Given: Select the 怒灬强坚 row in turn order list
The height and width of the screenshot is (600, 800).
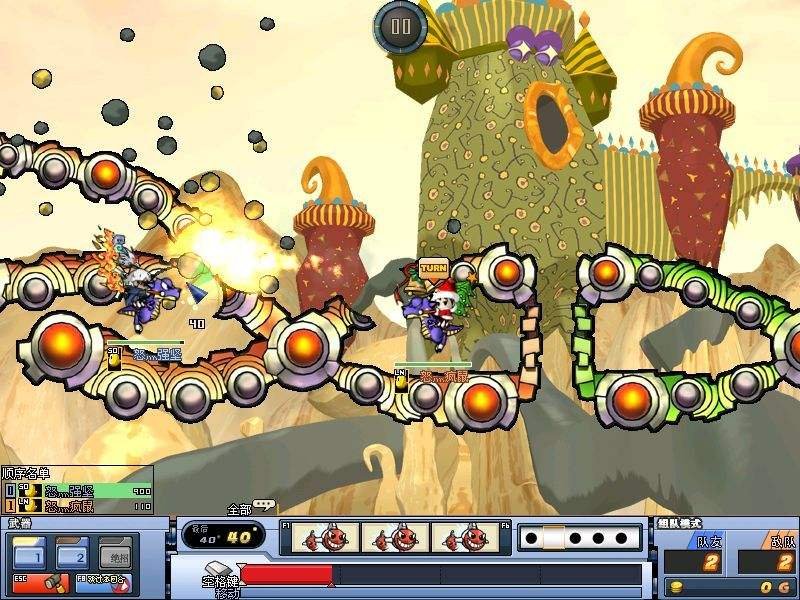Looking at the screenshot, I should [x=78, y=491].
